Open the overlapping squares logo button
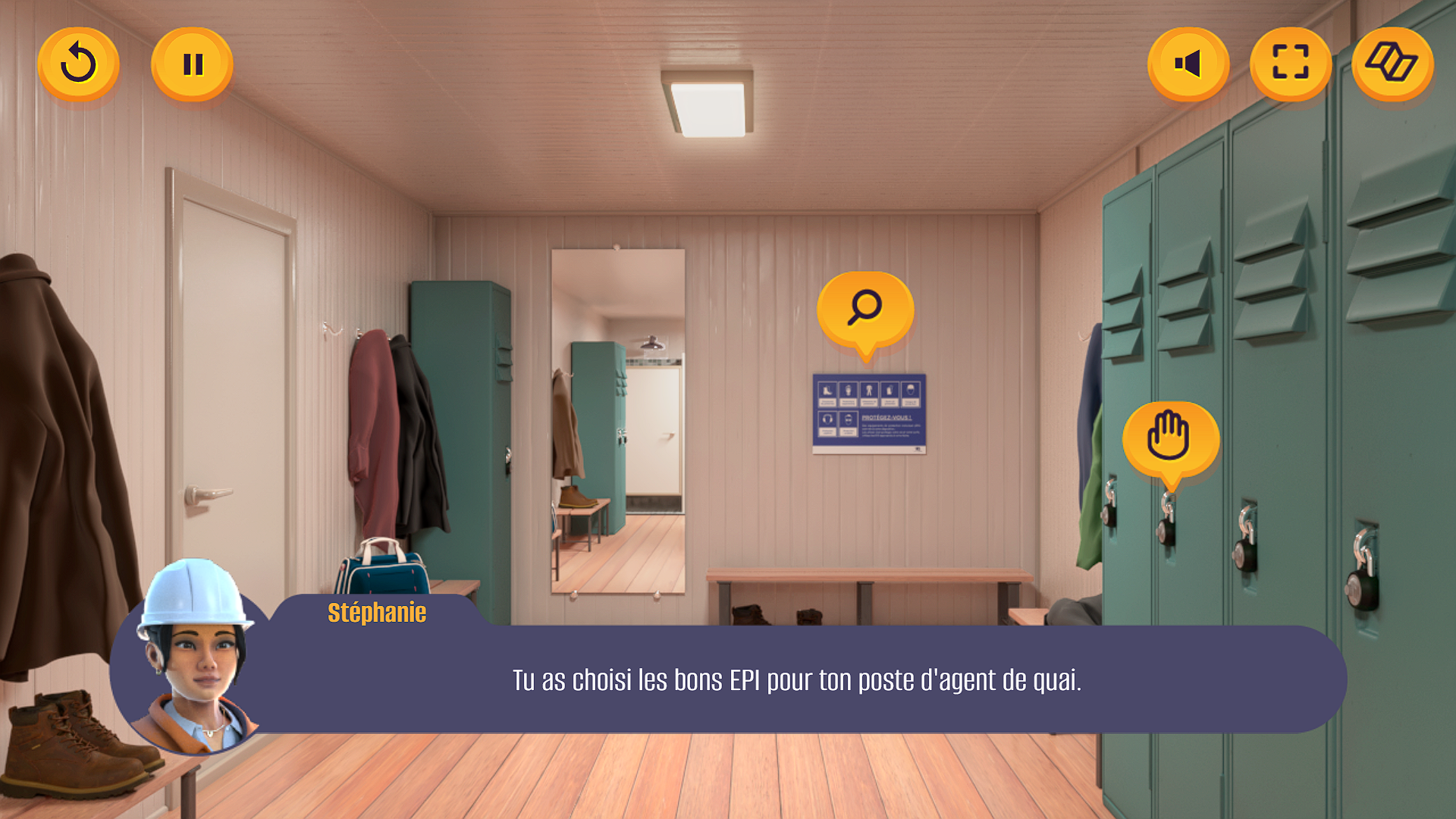1456x819 pixels. [1392, 63]
